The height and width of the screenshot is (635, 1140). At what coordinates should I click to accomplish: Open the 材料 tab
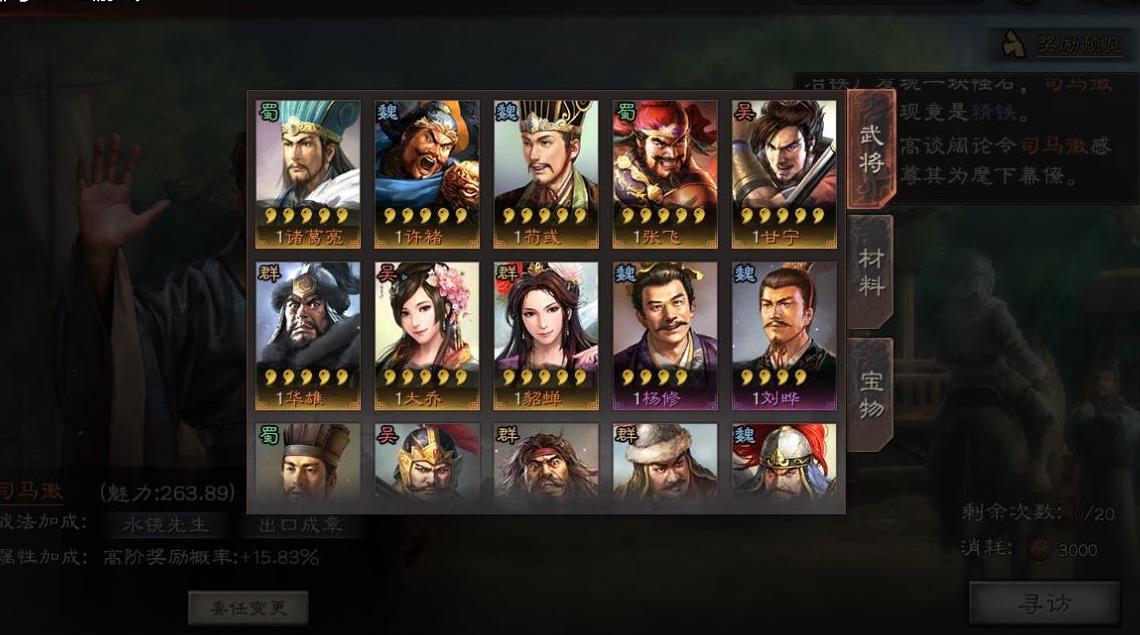click(x=871, y=272)
